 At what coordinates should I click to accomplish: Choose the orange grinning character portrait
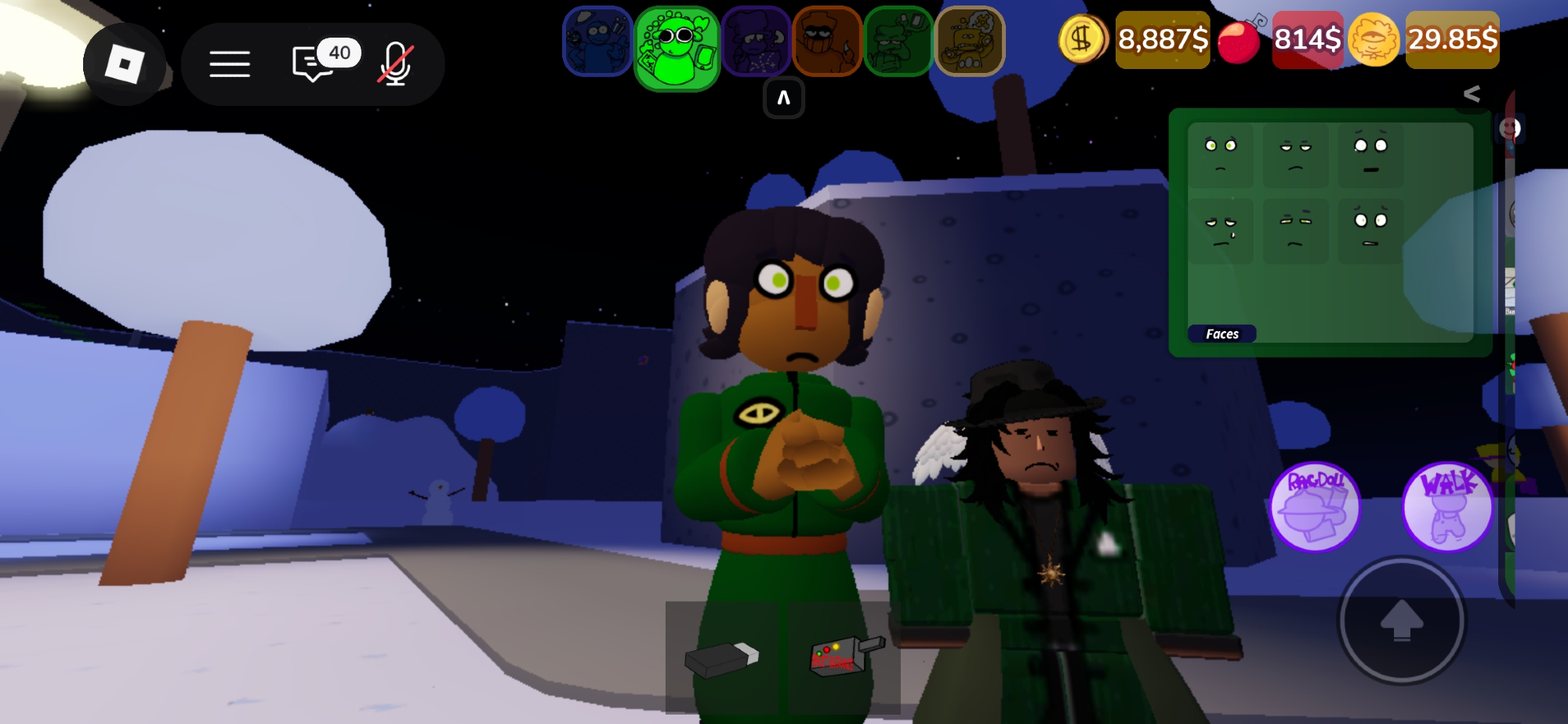[827, 41]
